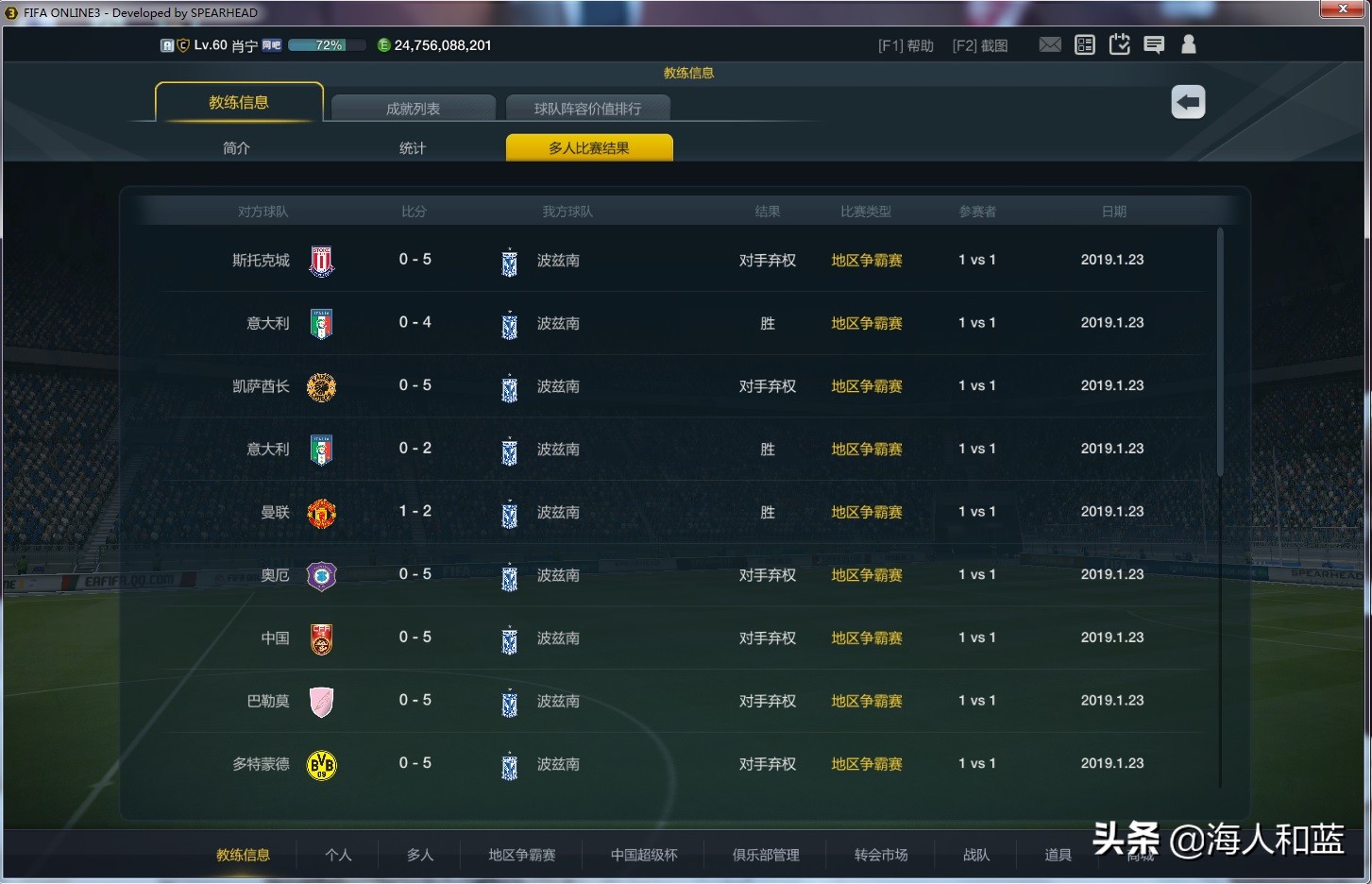Open the attendance calendar icon
The image size is (1372, 884).
coord(1119,43)
